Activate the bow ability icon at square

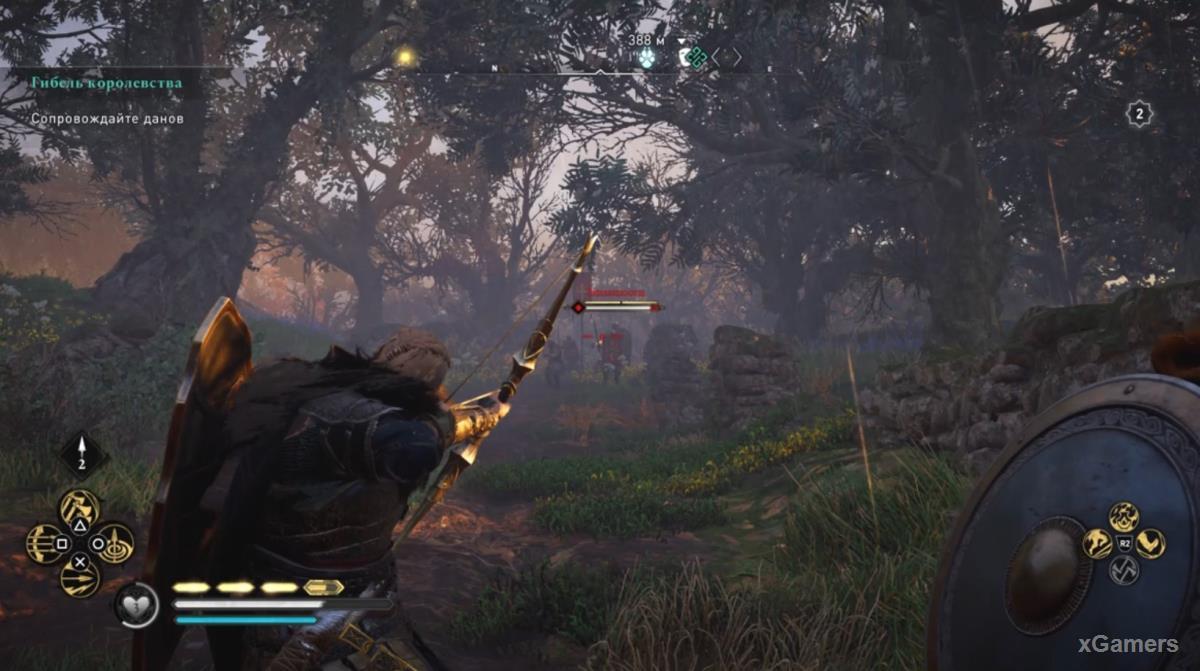[45, 544]
